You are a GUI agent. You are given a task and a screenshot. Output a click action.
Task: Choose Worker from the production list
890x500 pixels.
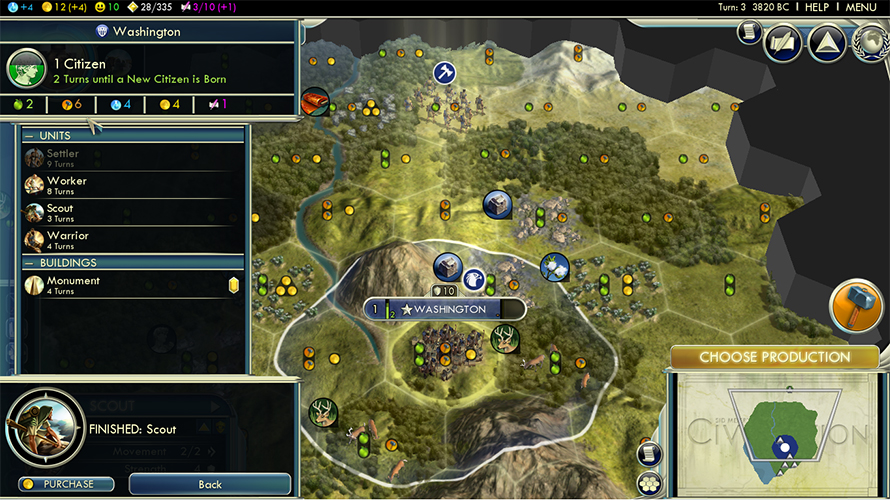click(68, 186)
